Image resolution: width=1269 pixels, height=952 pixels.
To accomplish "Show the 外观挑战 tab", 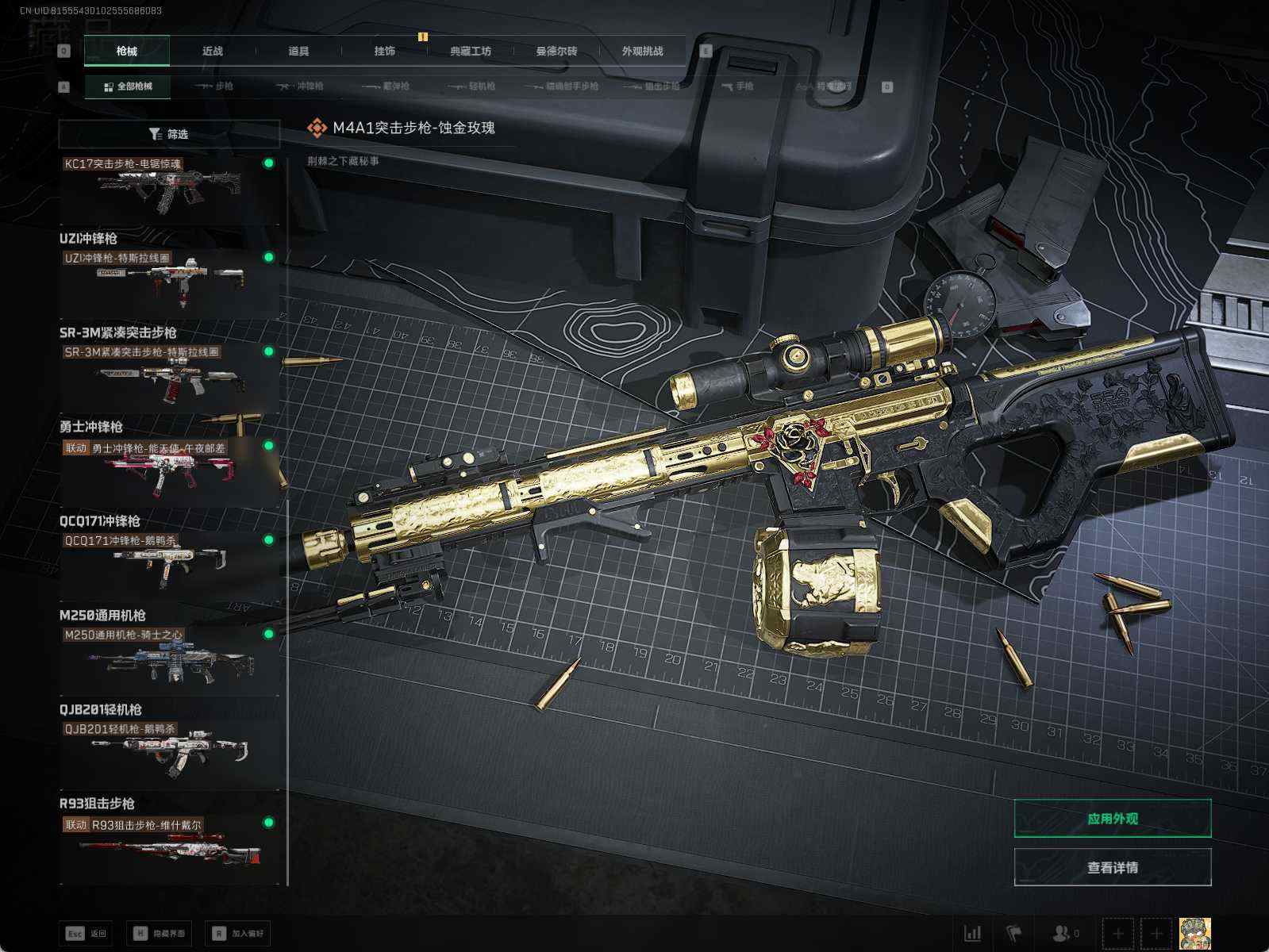I will click(x=642, y=51).
